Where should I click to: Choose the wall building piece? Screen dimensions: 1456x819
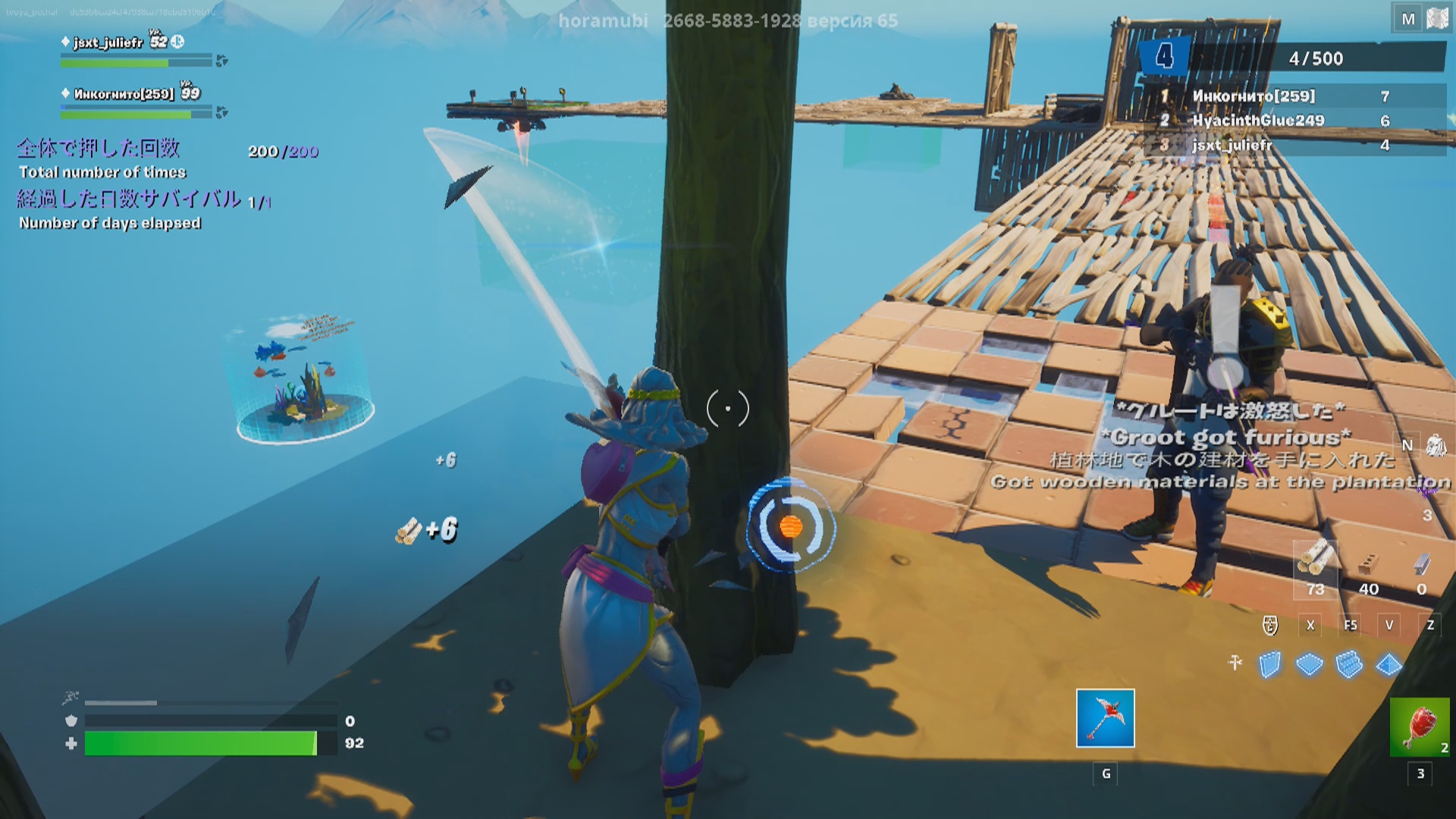(x=1269, y=665)
